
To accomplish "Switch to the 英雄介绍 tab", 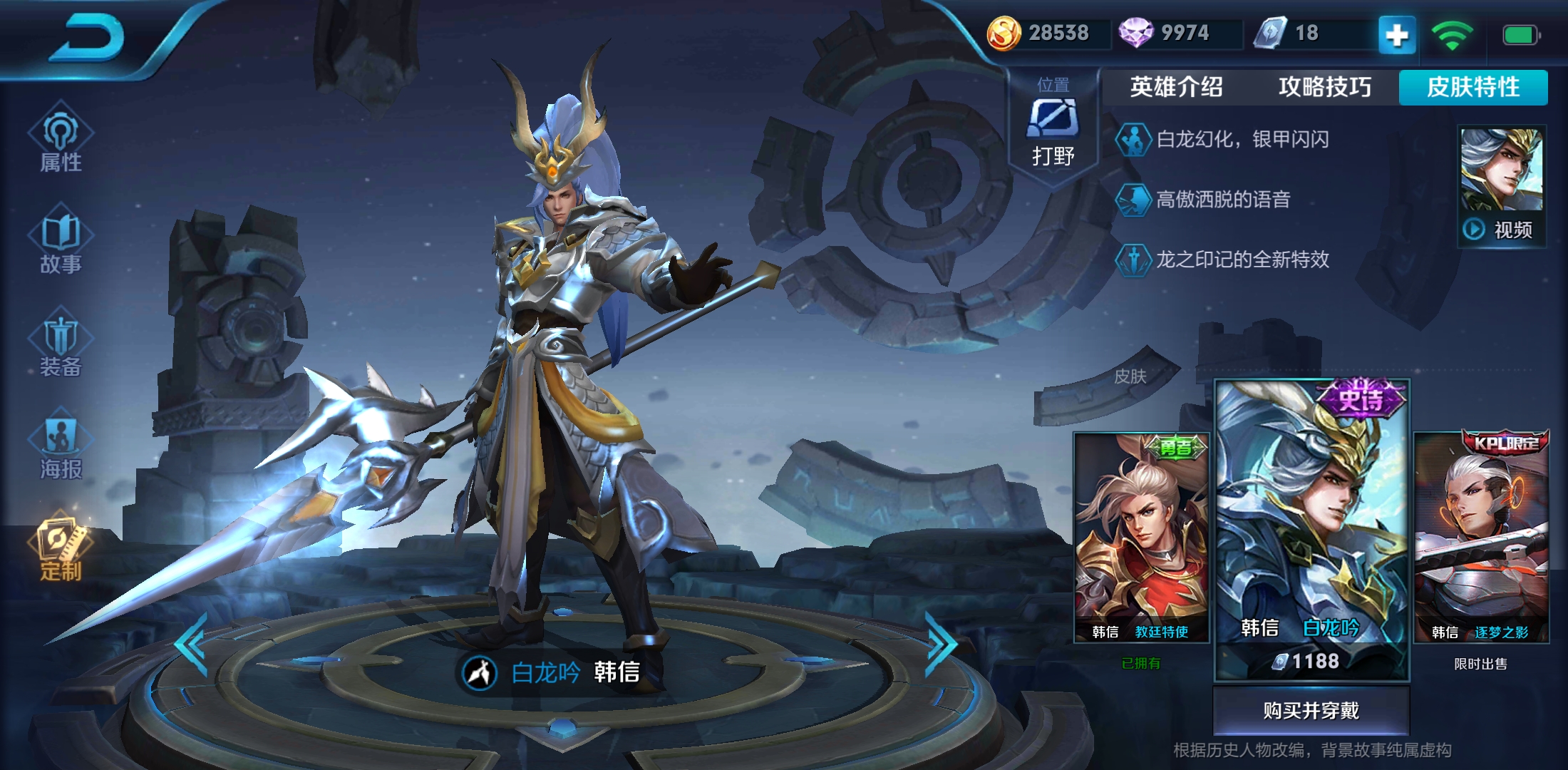I will pos(1176,87).
